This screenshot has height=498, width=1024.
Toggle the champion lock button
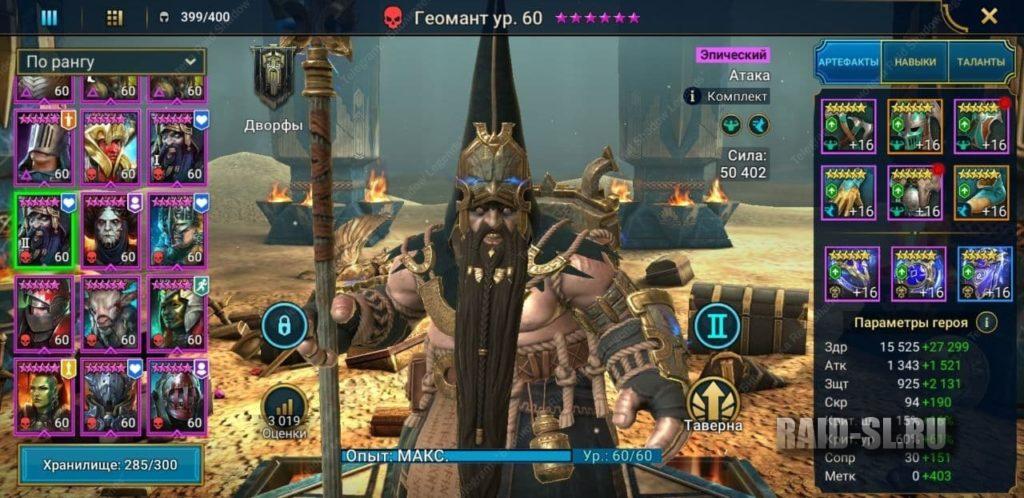[x=284, y=327]
